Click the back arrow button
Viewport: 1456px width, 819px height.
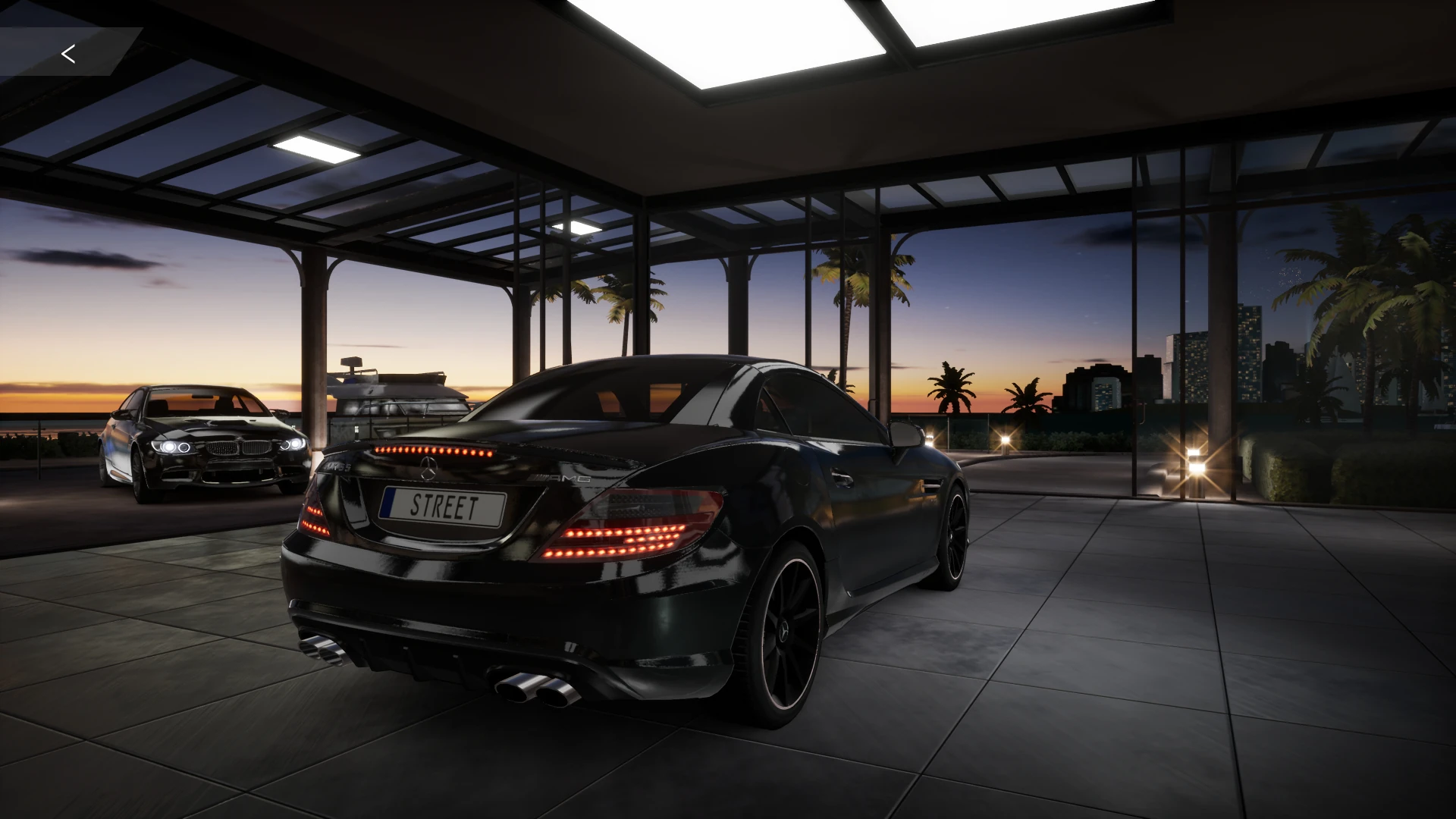pyautogui.click(x=67, y=53)
